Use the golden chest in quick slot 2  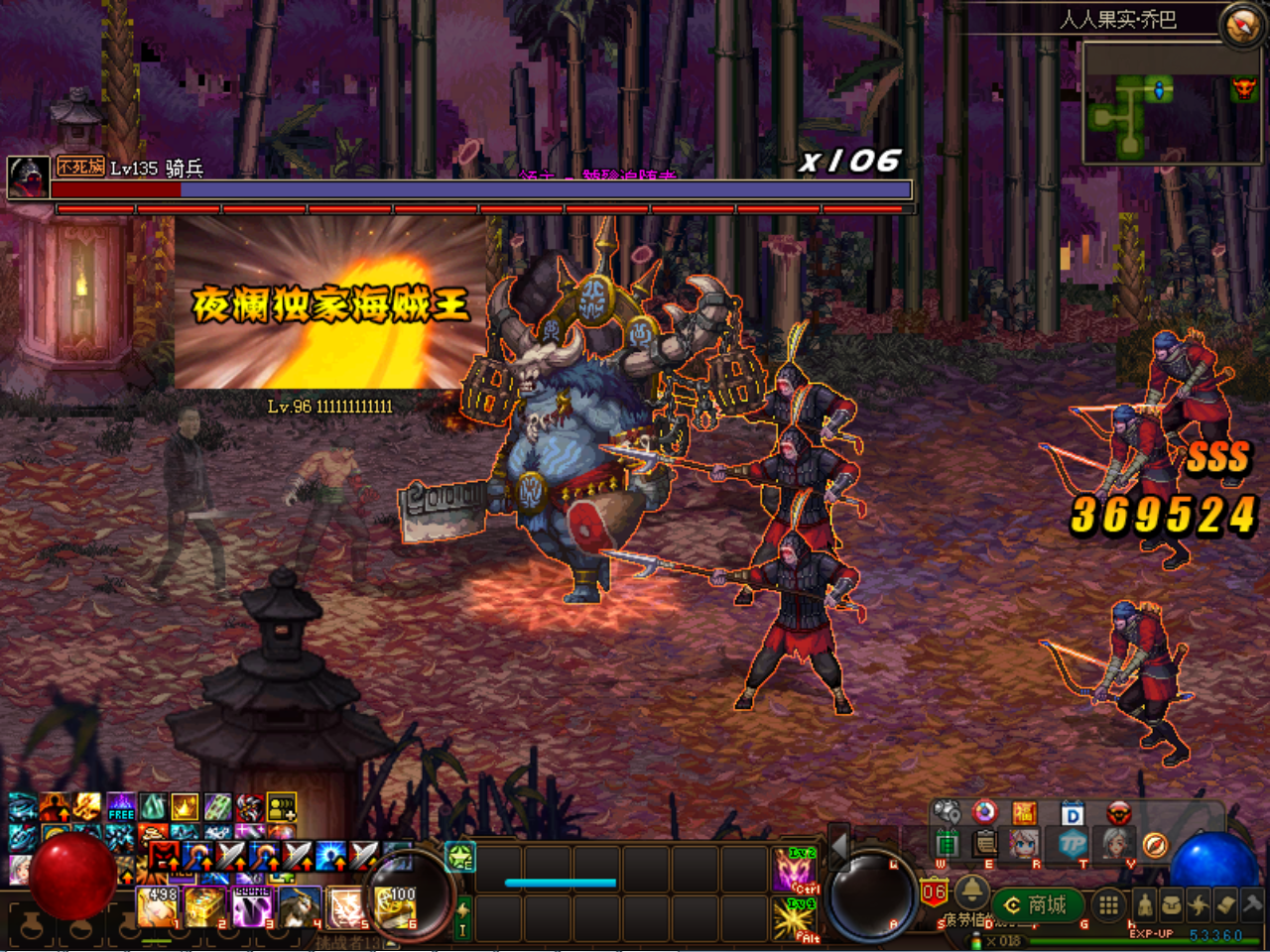pos(202,905)
